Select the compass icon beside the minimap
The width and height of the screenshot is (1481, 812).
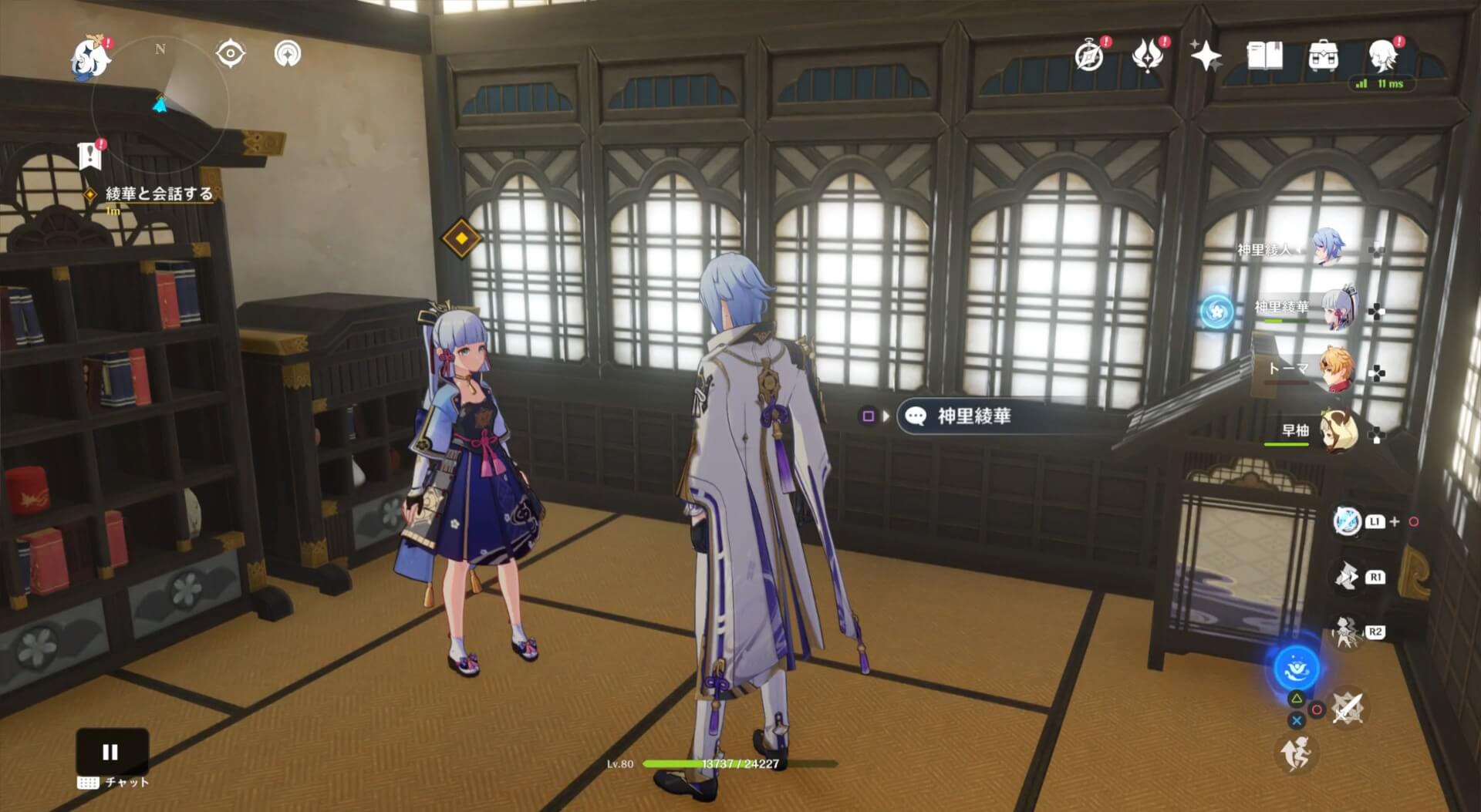coord(230,54)
